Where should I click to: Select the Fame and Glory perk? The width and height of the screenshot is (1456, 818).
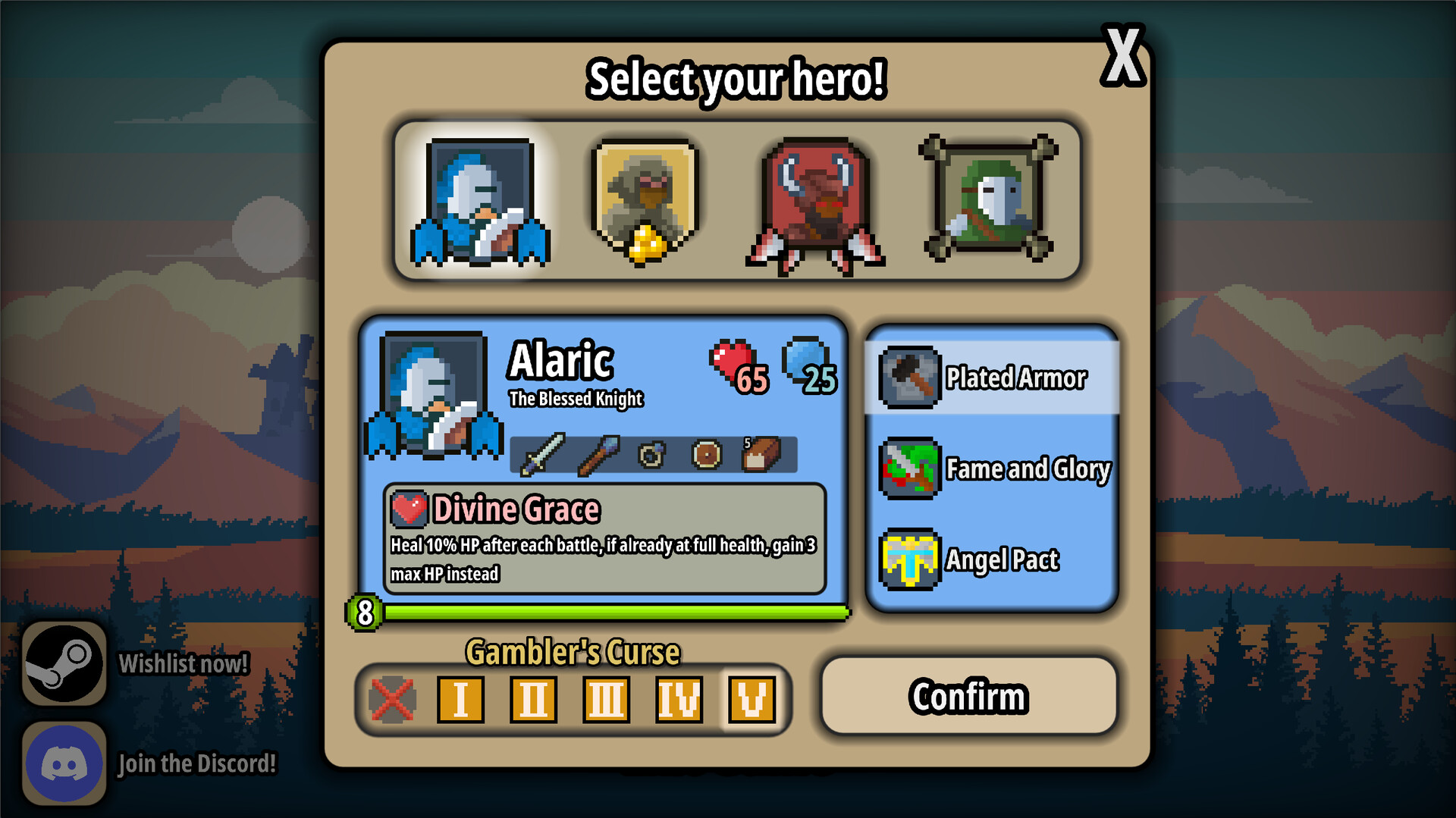pyautogui.click(x=993, y=469)
